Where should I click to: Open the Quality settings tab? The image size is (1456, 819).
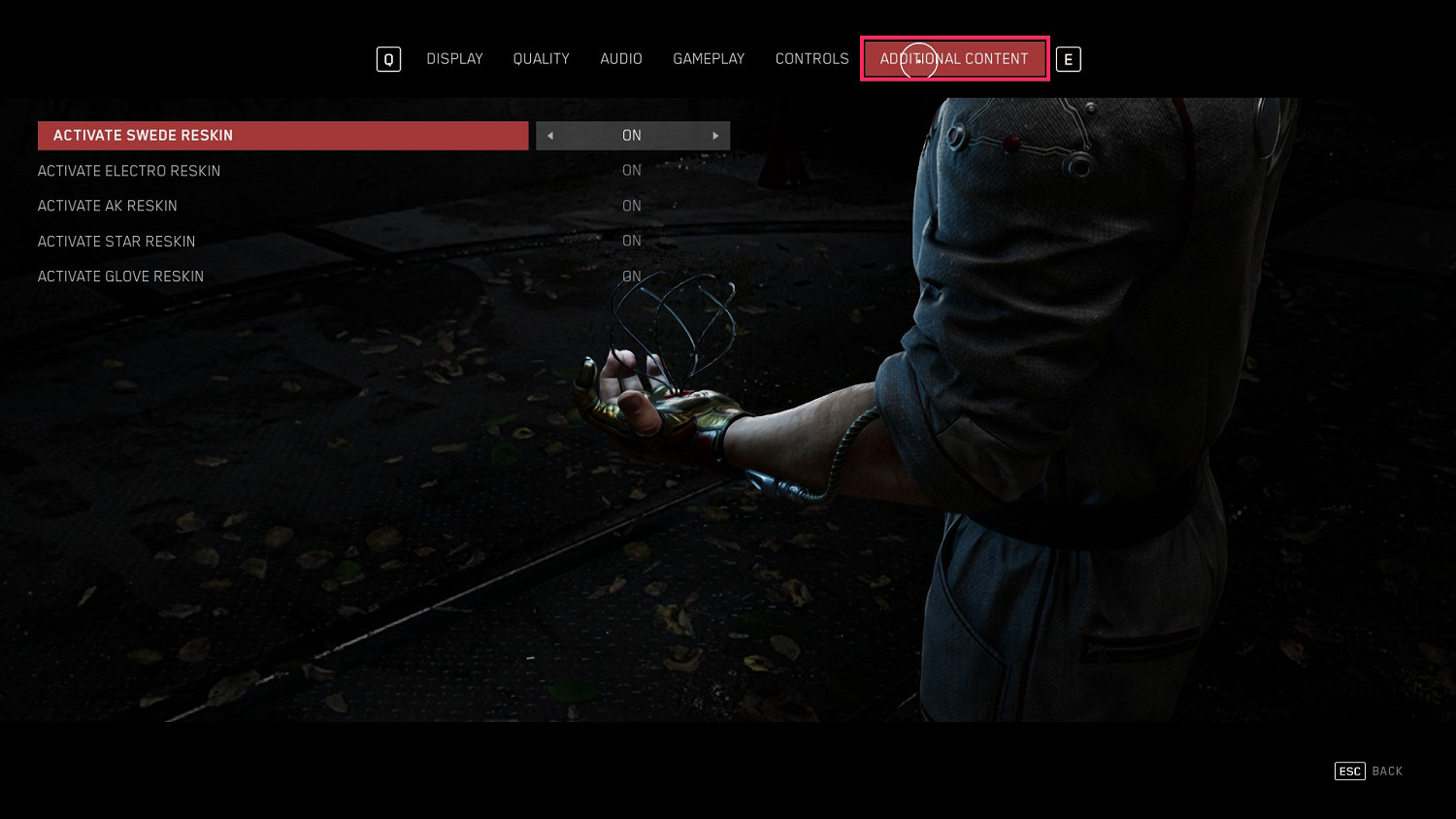click(x=541, y=59)
